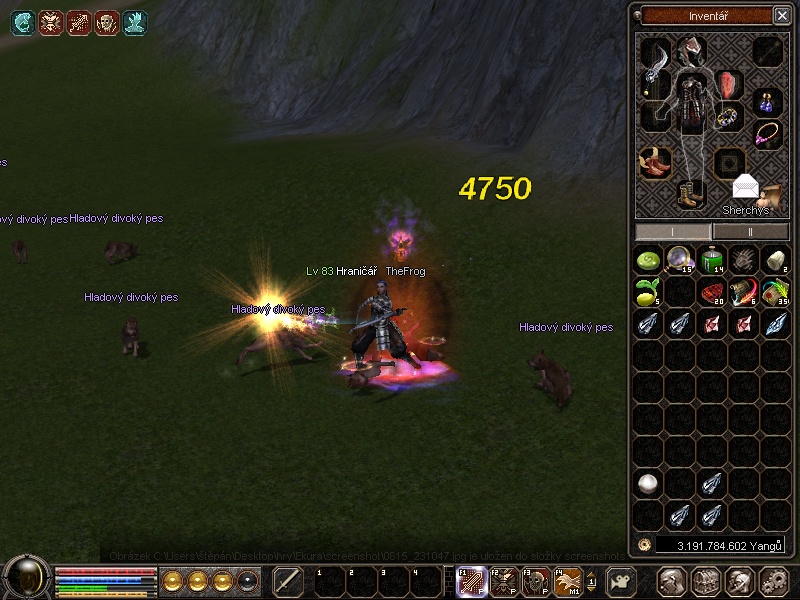800x600 pixels.
Task: Close the Inventář window
Action: [x=781, y=15]
